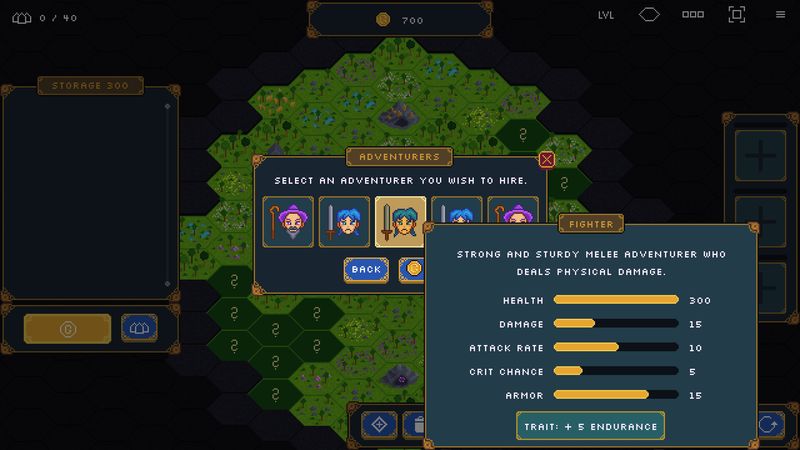
Task: Close the Adventurers hire window
Action: tap(546, 159)
